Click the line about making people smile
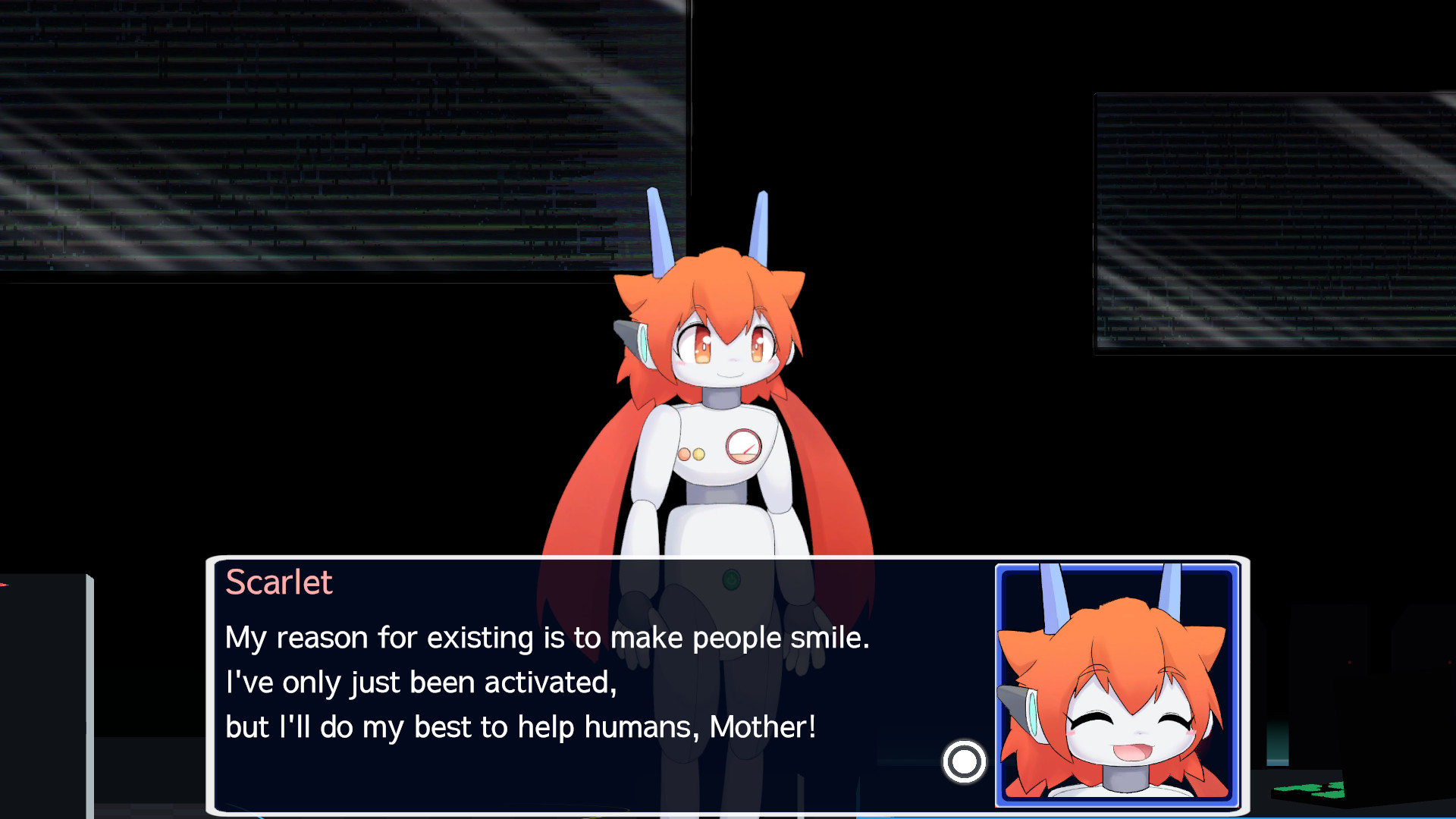Image resolution: width=1456 pixels, height=819 pixels. coord(548,638)
